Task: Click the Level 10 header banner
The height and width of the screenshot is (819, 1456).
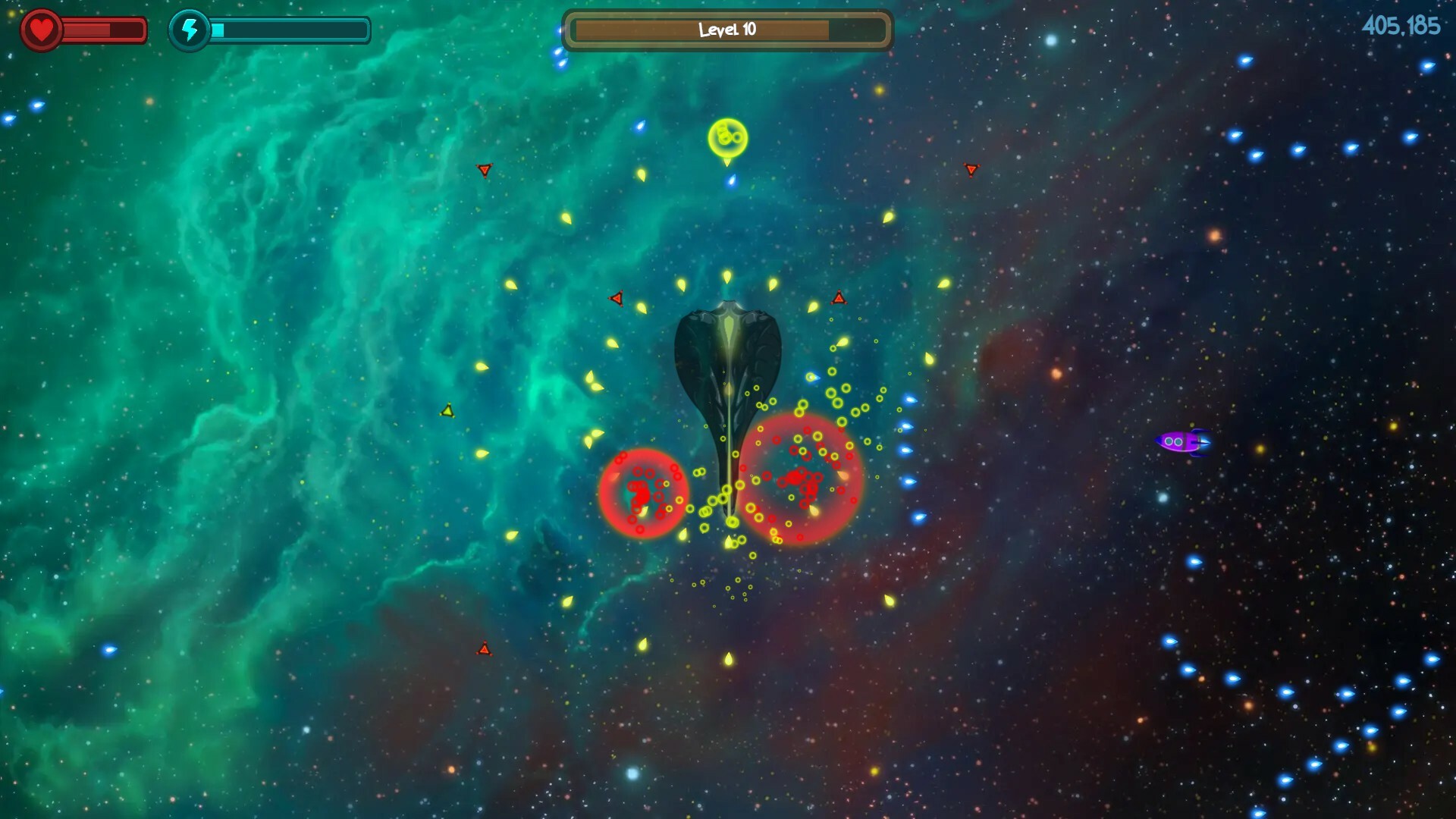Action: pos(726,29)
